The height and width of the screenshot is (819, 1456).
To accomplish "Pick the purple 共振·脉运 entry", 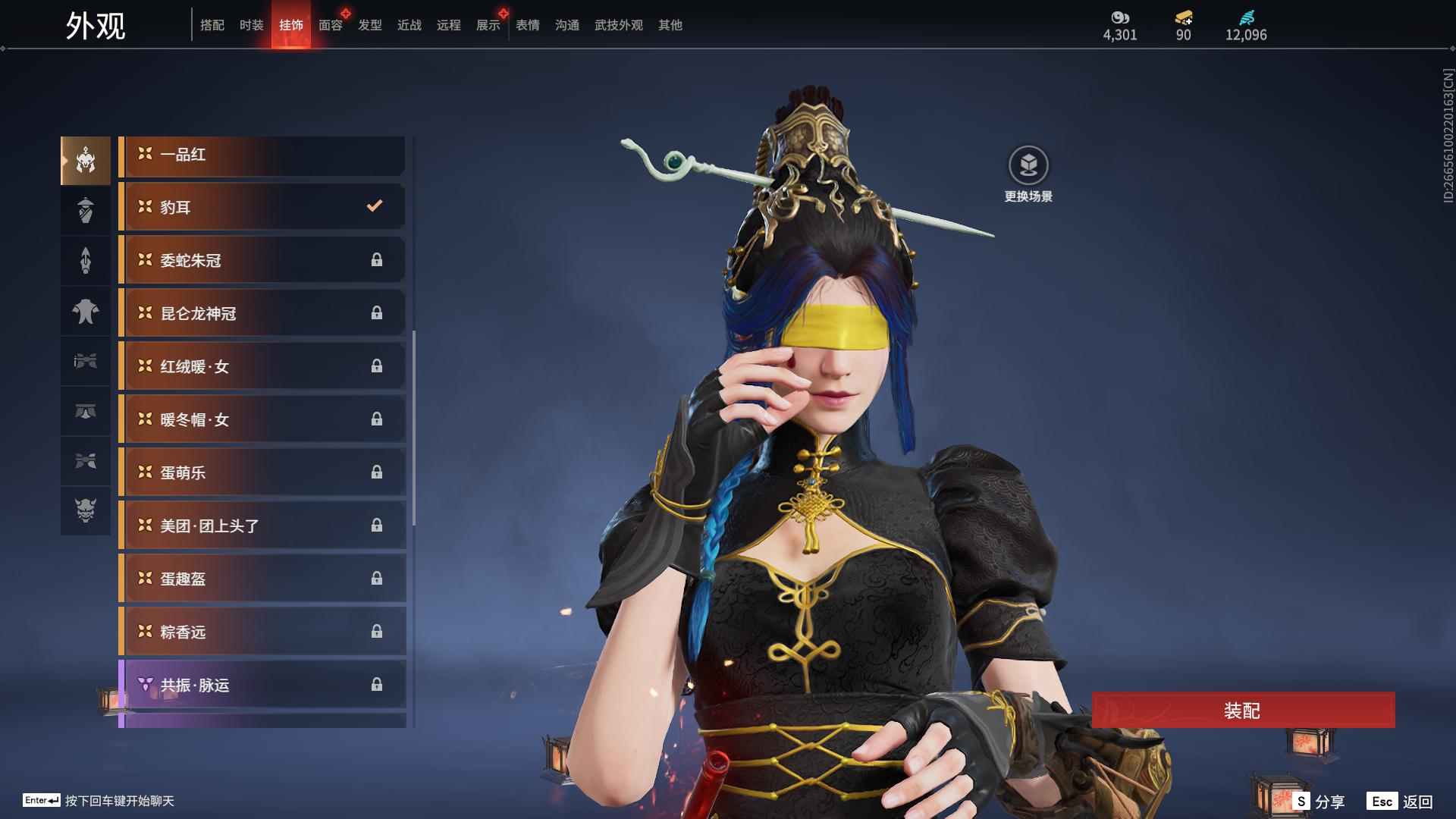I will pyautogui.click(x=262, y=685).
